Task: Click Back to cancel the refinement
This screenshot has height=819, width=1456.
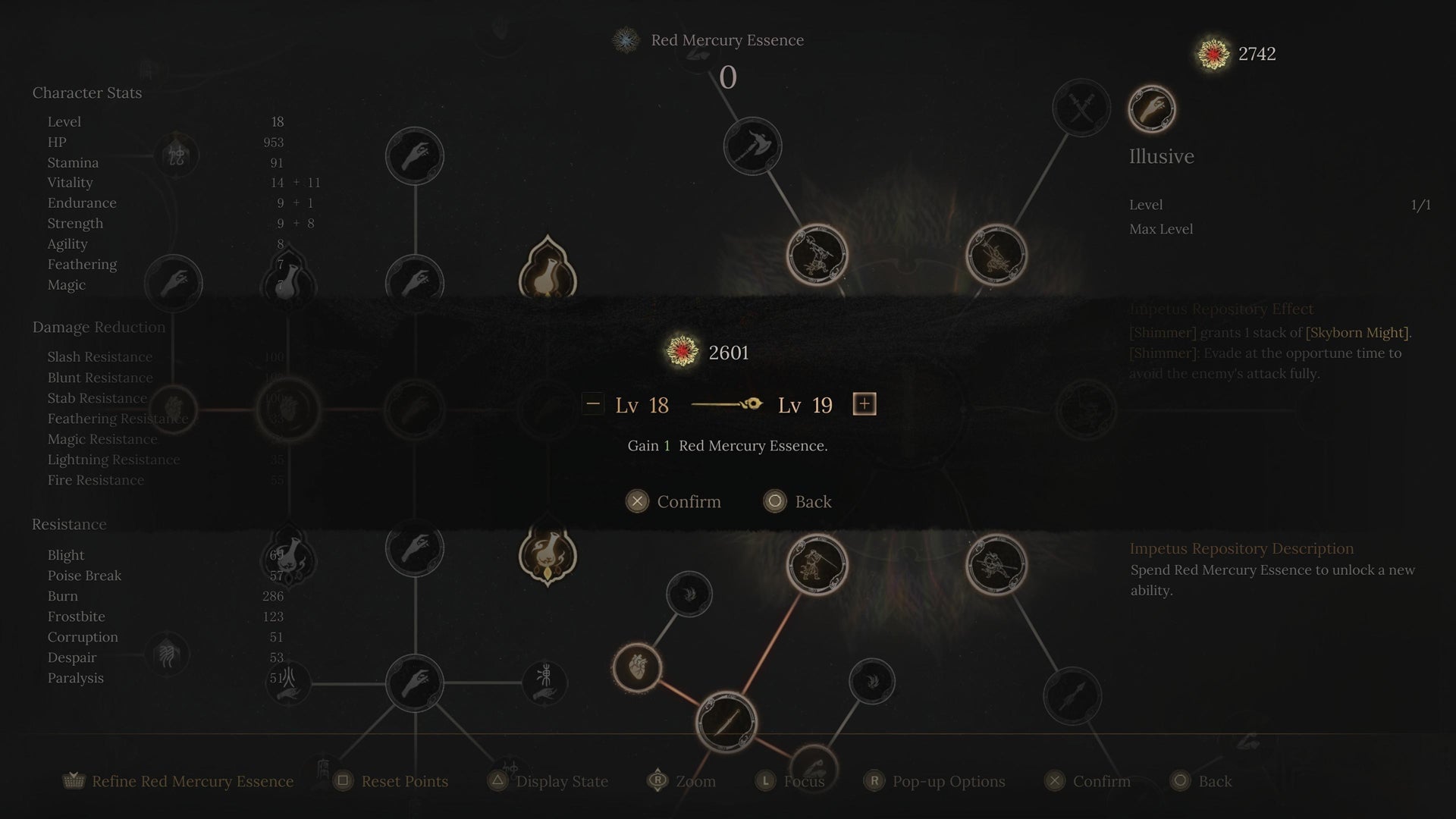Action: click(798, 501)
